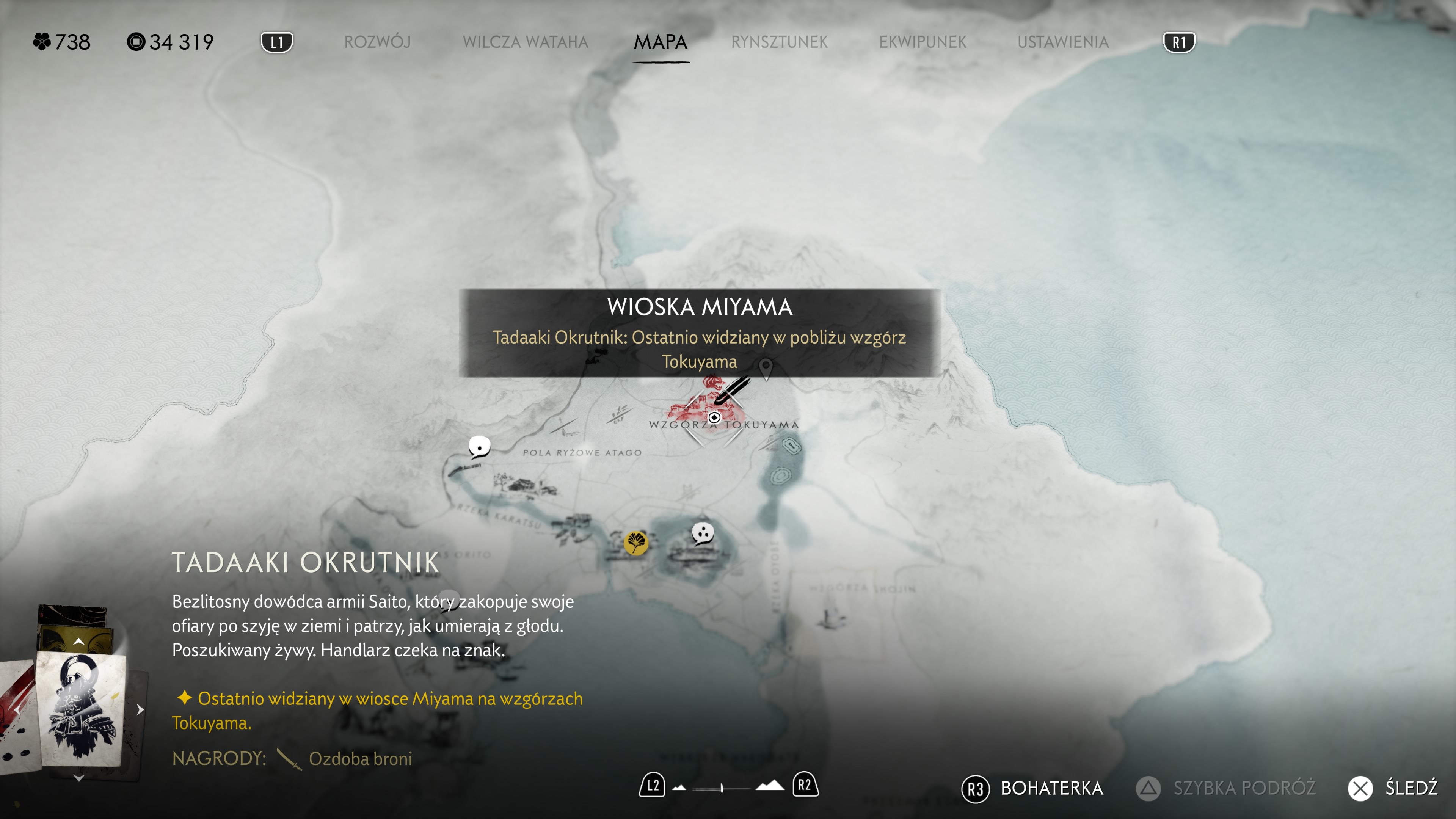Select the golden tree map marker

click(x=636, y=543)
